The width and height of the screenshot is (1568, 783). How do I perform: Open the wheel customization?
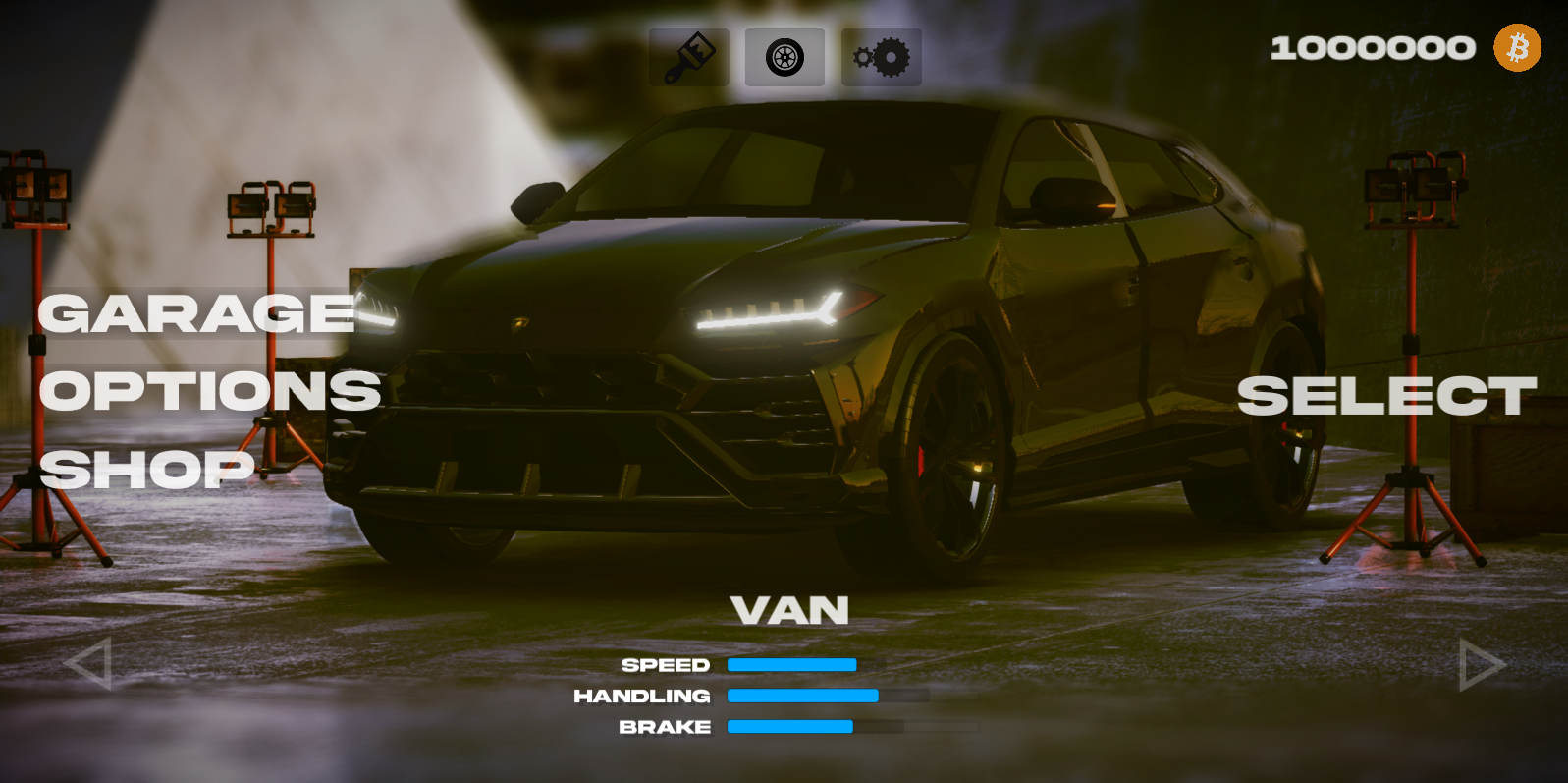[x=784, y=57]
